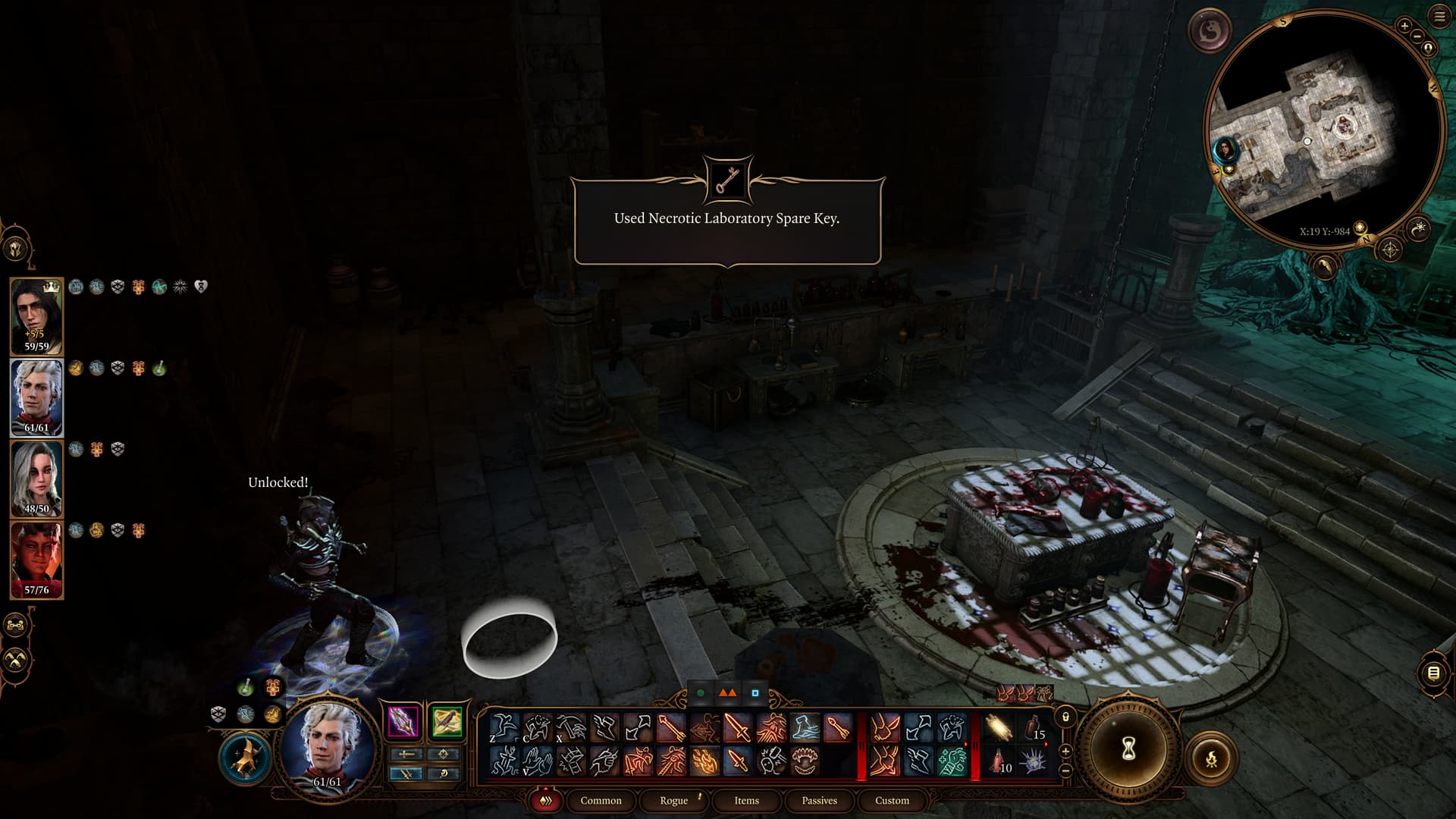Select the scroll item in hotbar
1456x819 pixels.
click(x=999, y=728)
